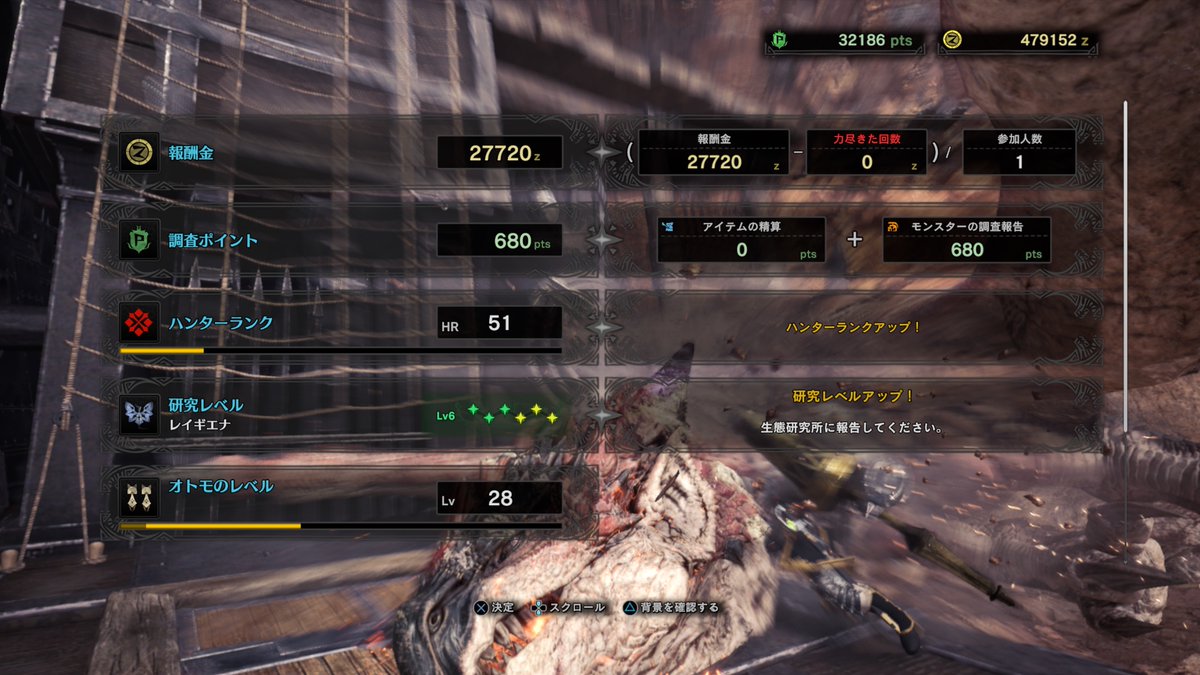Select the ハンターランク hunter rank row
This screenshot has width=1200, height=675.
[x=340, y=325]
